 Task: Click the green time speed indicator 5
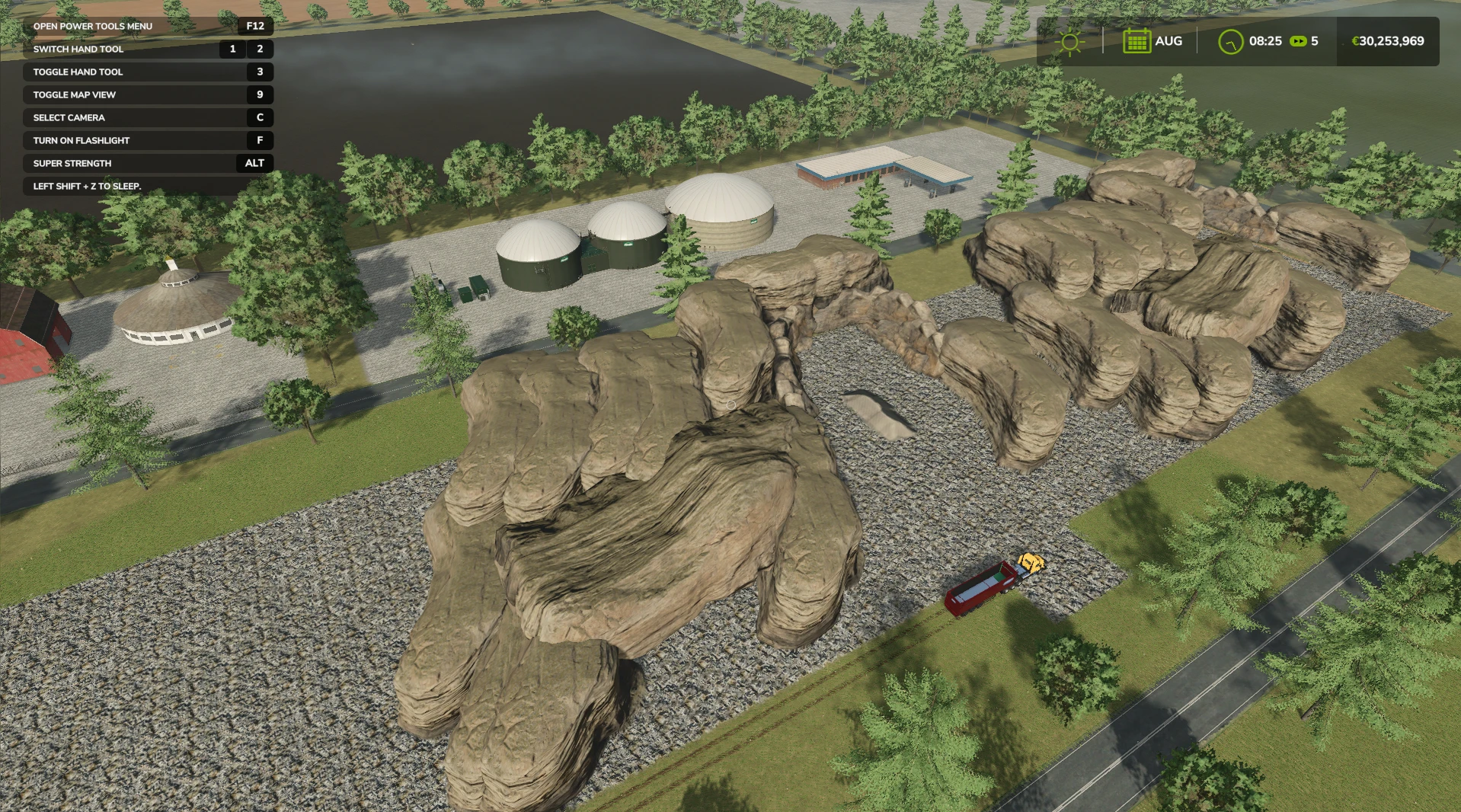click(x=1314, y=41)
